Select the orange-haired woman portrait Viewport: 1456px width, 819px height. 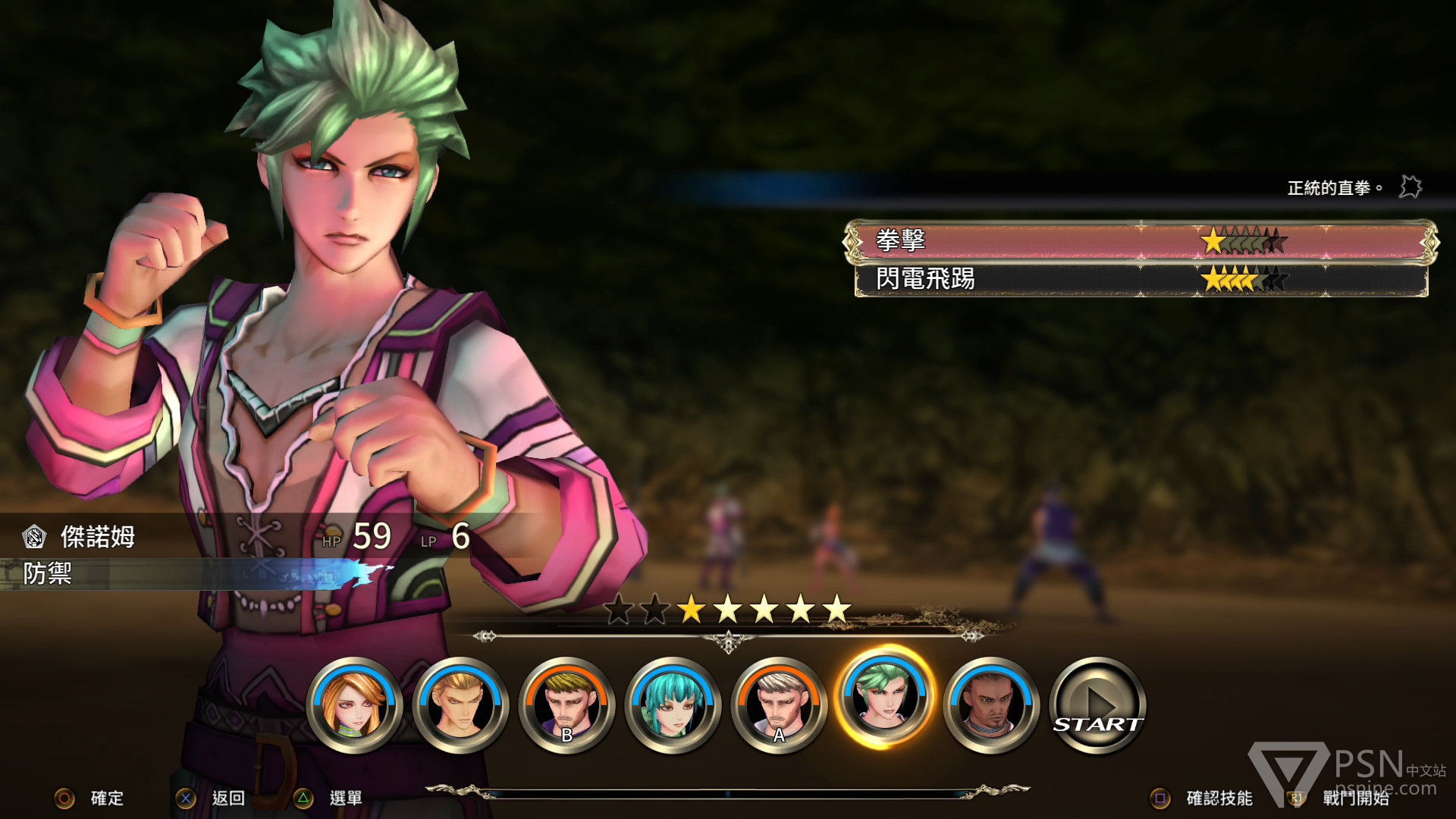coord(353,706)
